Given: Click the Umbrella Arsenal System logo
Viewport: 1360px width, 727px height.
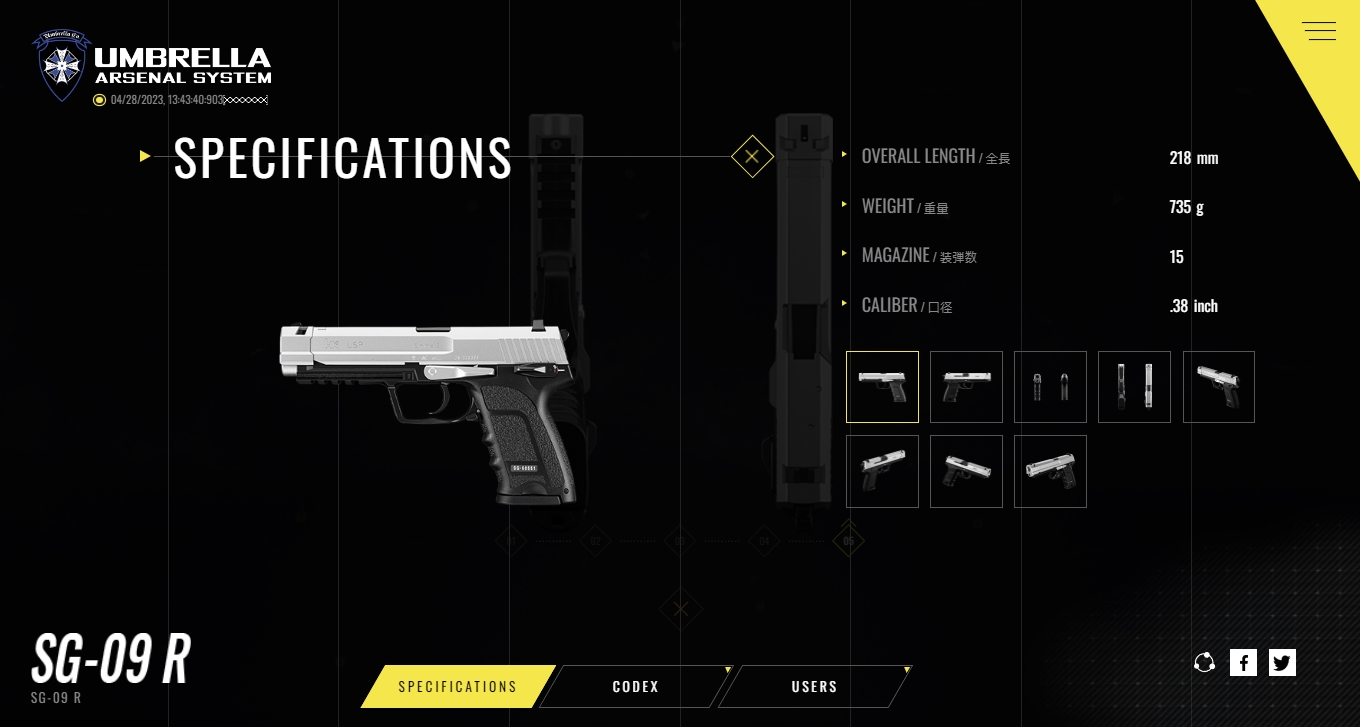Looking at the screenshot, I should (153, 66).
